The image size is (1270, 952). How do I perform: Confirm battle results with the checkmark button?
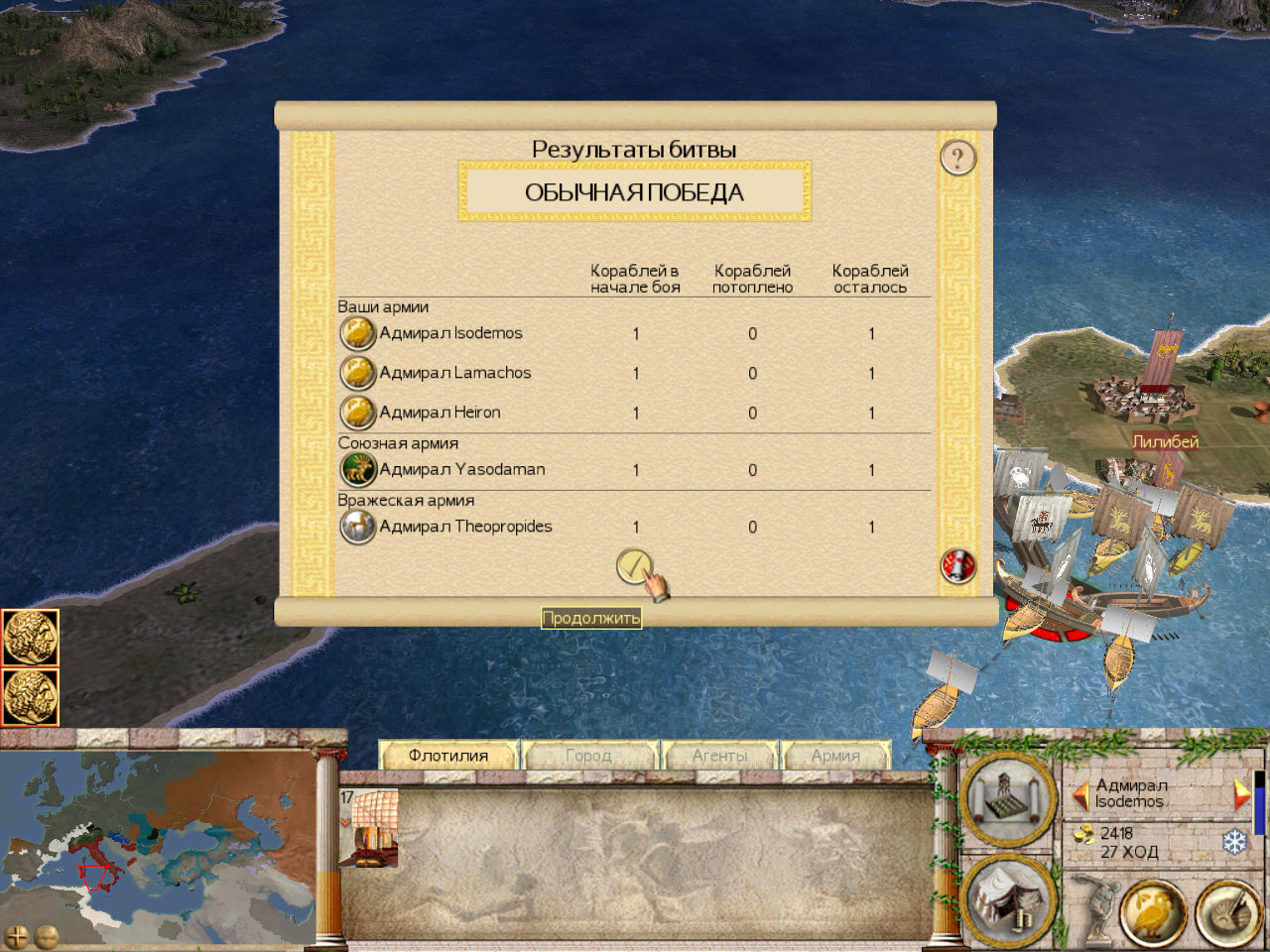(x=634, y=567)
